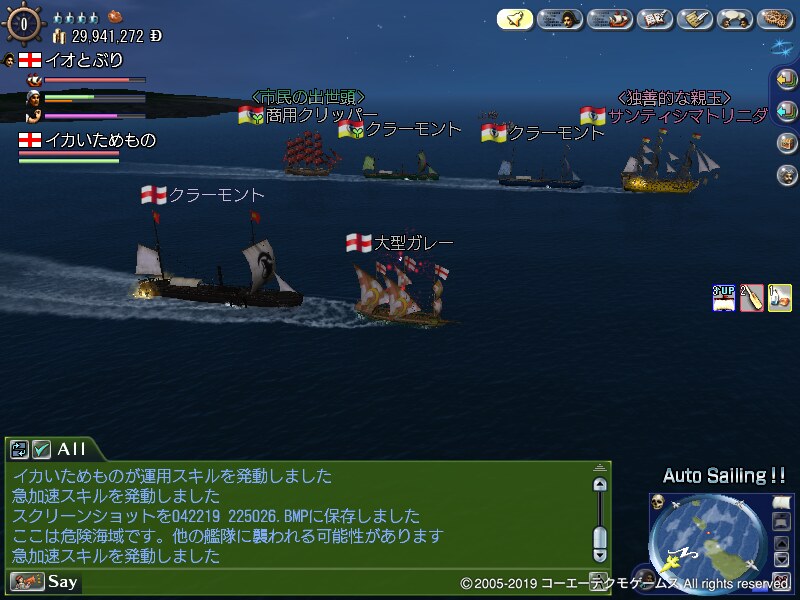Click the yellow-bordered skill slot 1 icon

click(779, 297)
